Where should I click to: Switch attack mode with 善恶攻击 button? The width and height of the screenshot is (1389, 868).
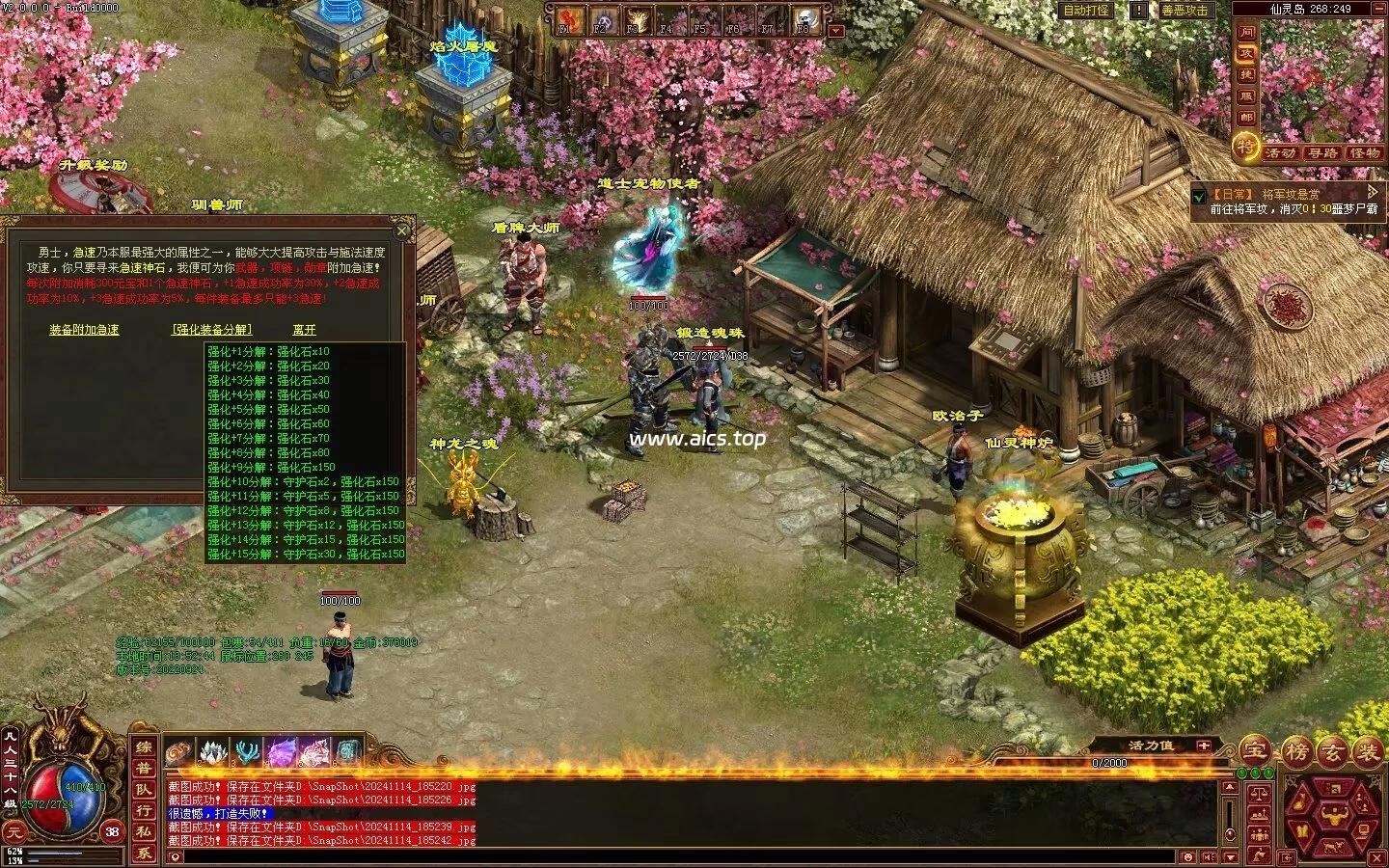[x=1184, y=11]
